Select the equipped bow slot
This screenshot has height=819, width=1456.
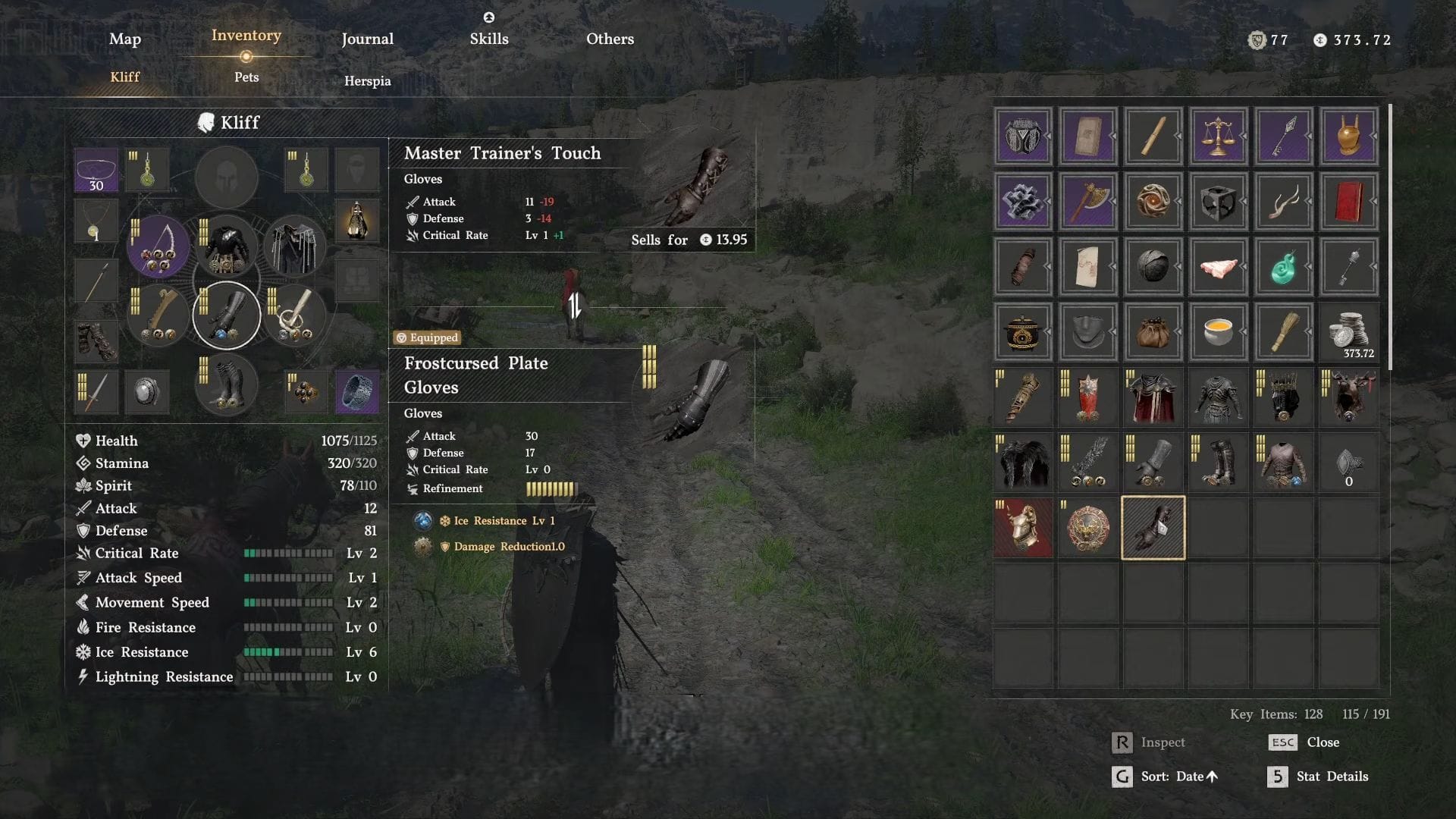point(158,247)
